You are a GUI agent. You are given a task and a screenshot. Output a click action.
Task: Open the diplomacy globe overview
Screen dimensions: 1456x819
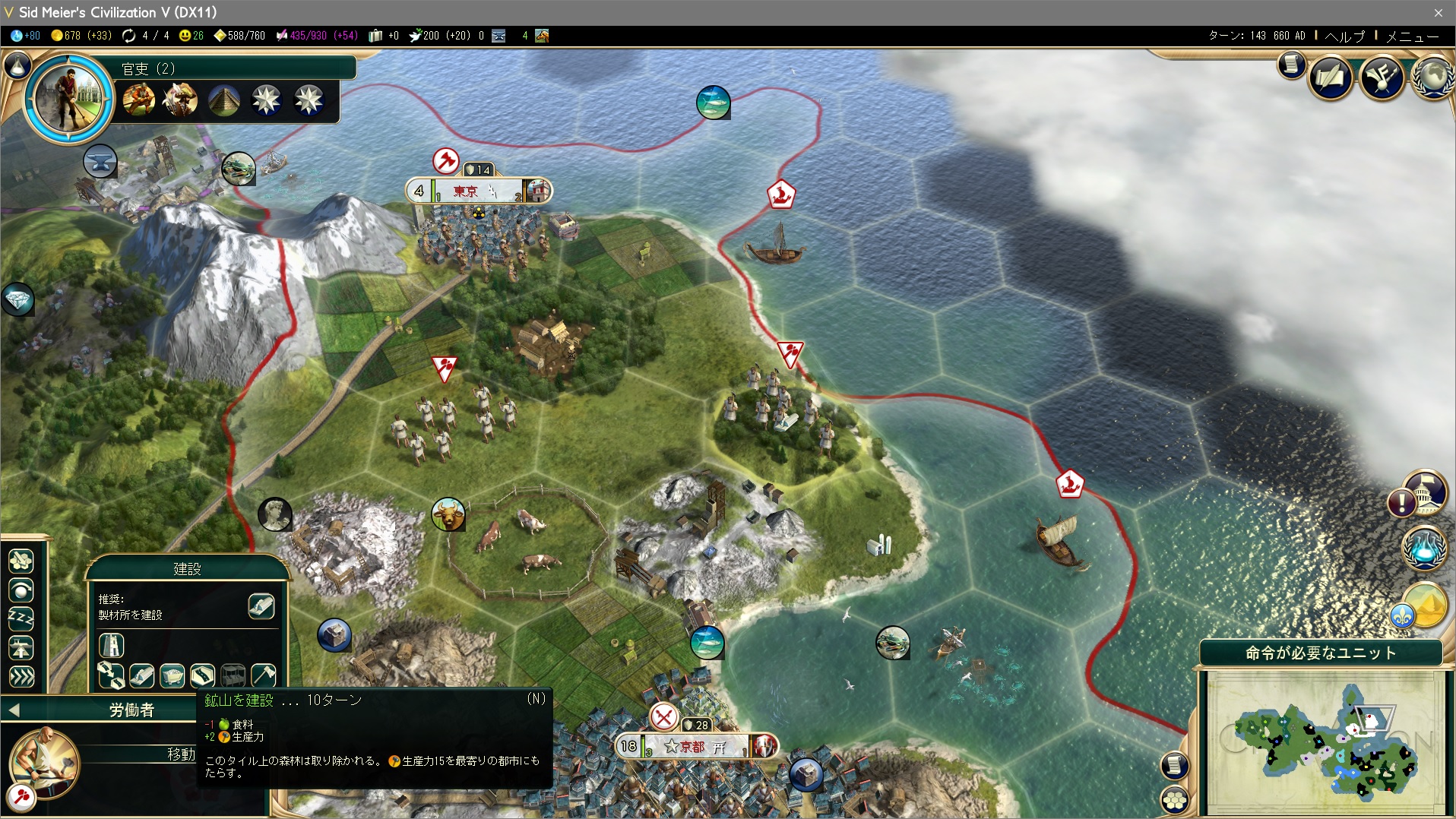[x=1433, y=77]
